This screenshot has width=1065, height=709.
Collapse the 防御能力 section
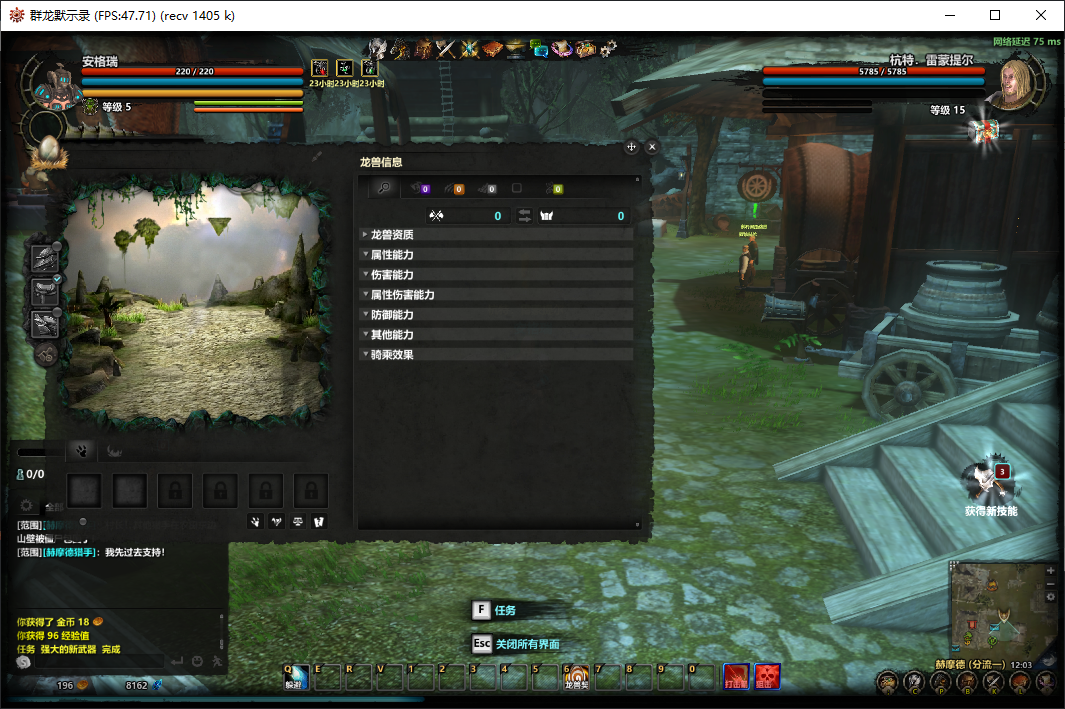pos(392,315)
